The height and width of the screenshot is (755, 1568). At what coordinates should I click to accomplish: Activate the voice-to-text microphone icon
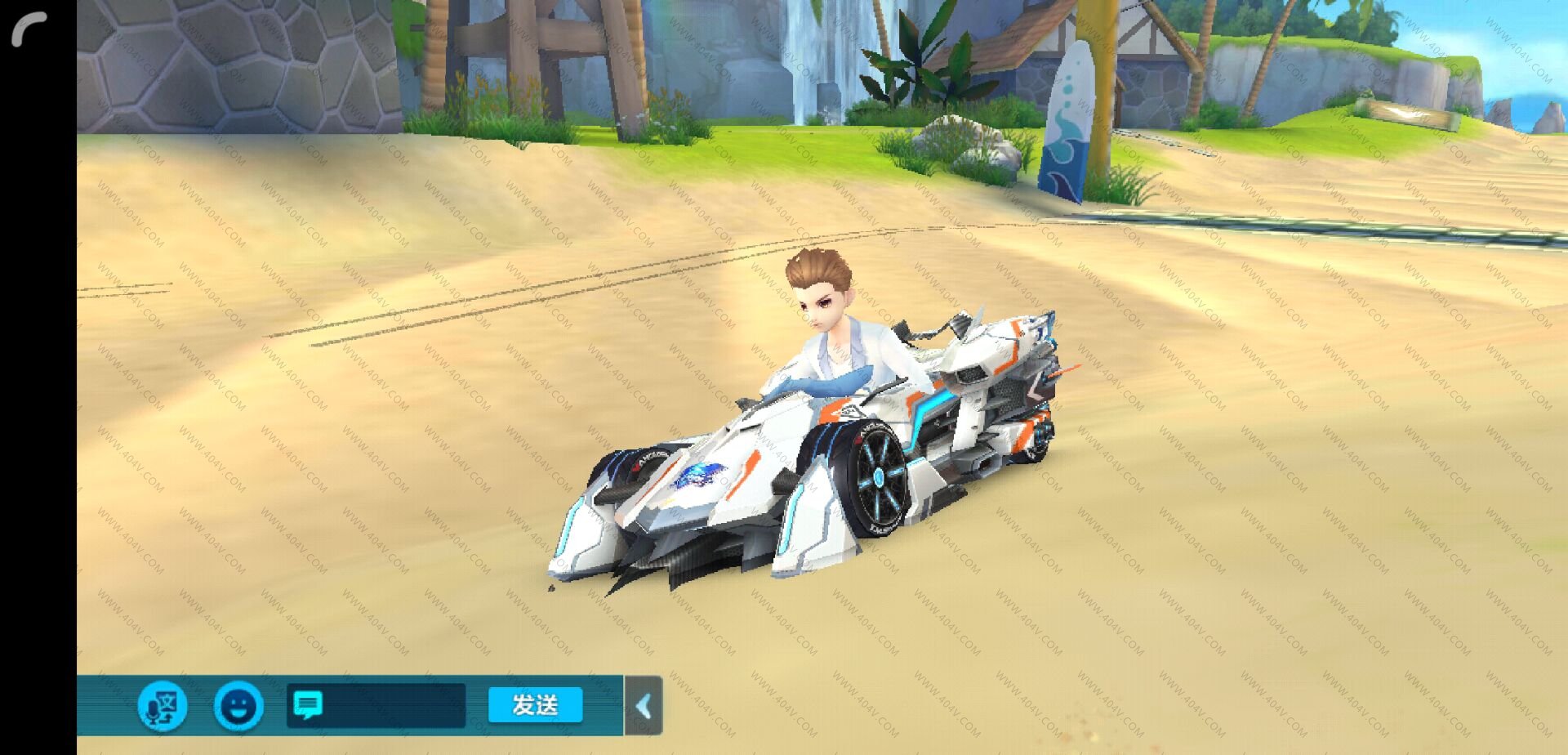click(163, 706)
